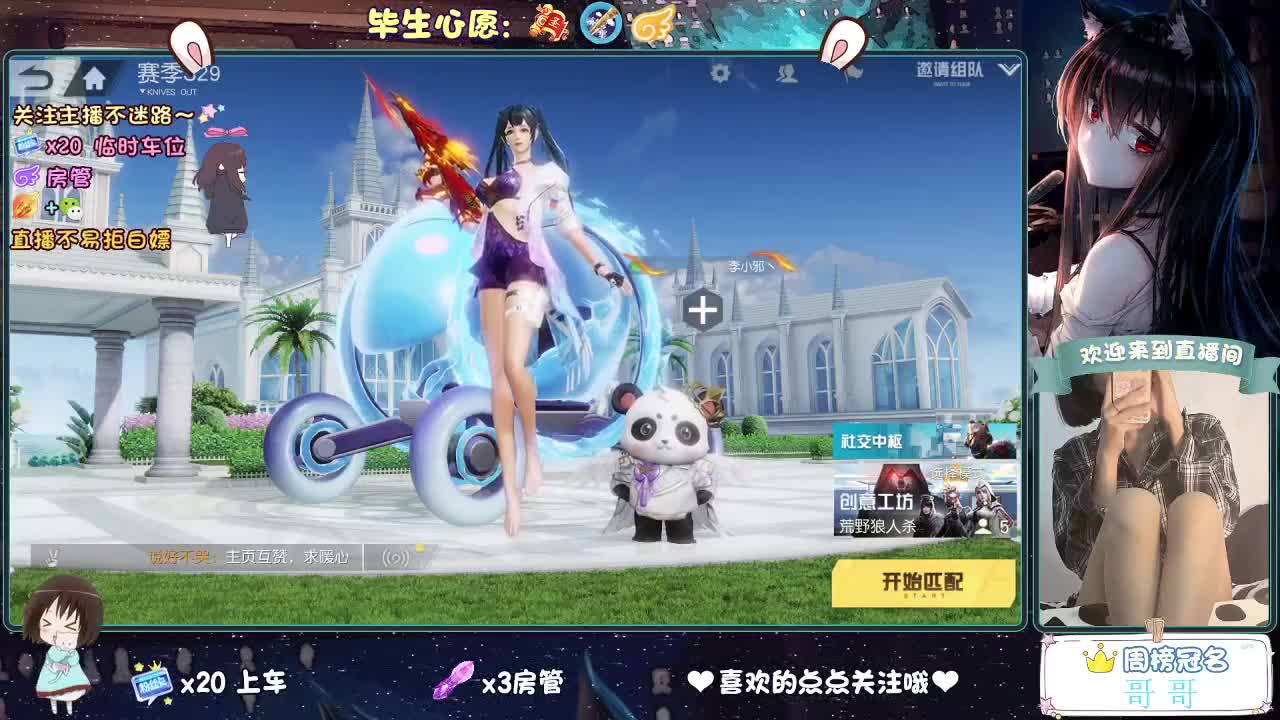Collapse the team panel via the chevron
The height and width of the screenshot is (720, 1280).
tap(1008, 70)
